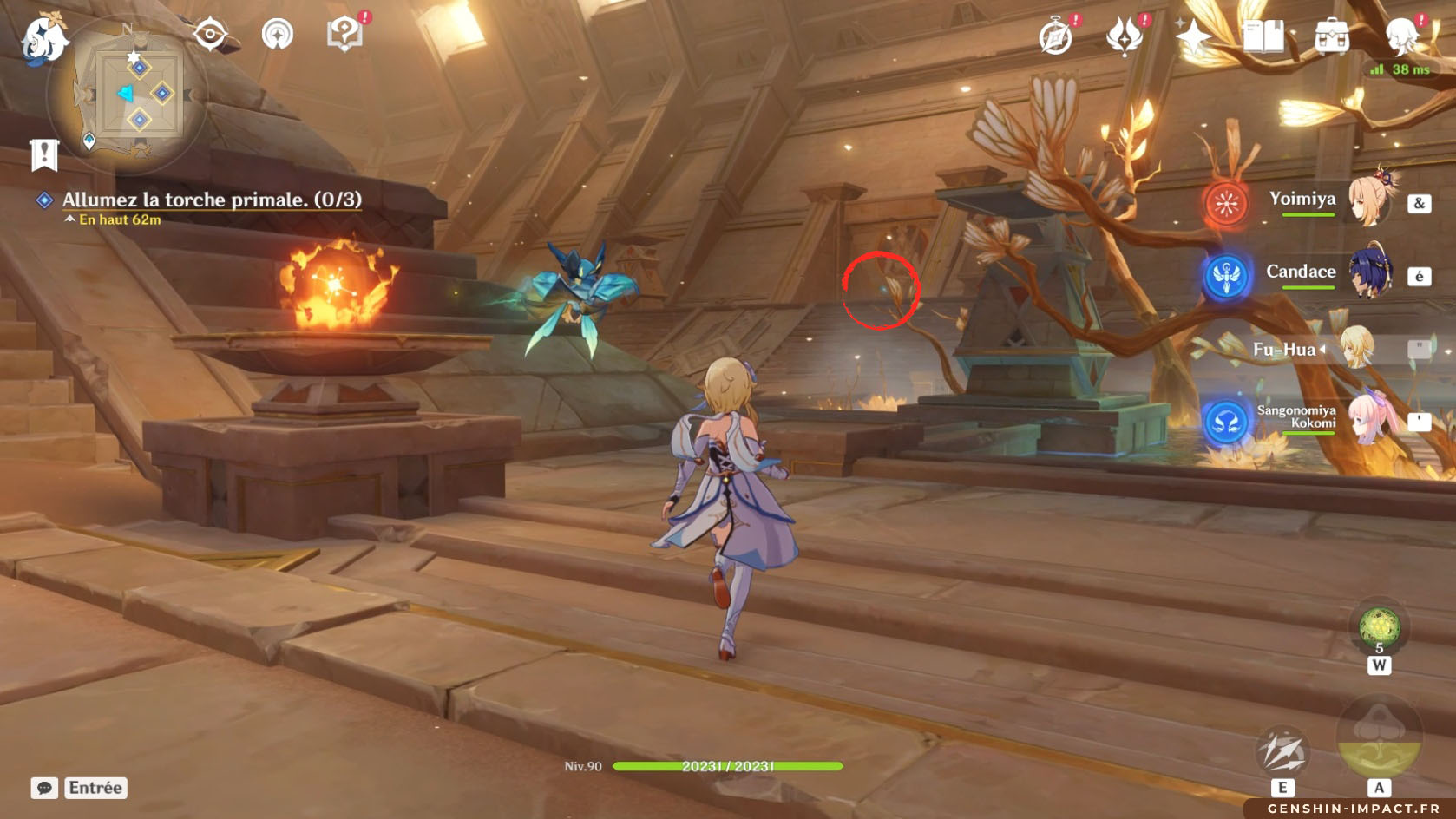The width and height of the screenshot is (1456, 819).
Task: Open the chat box labeled Entrée
Action: click(x=80, y=788)
